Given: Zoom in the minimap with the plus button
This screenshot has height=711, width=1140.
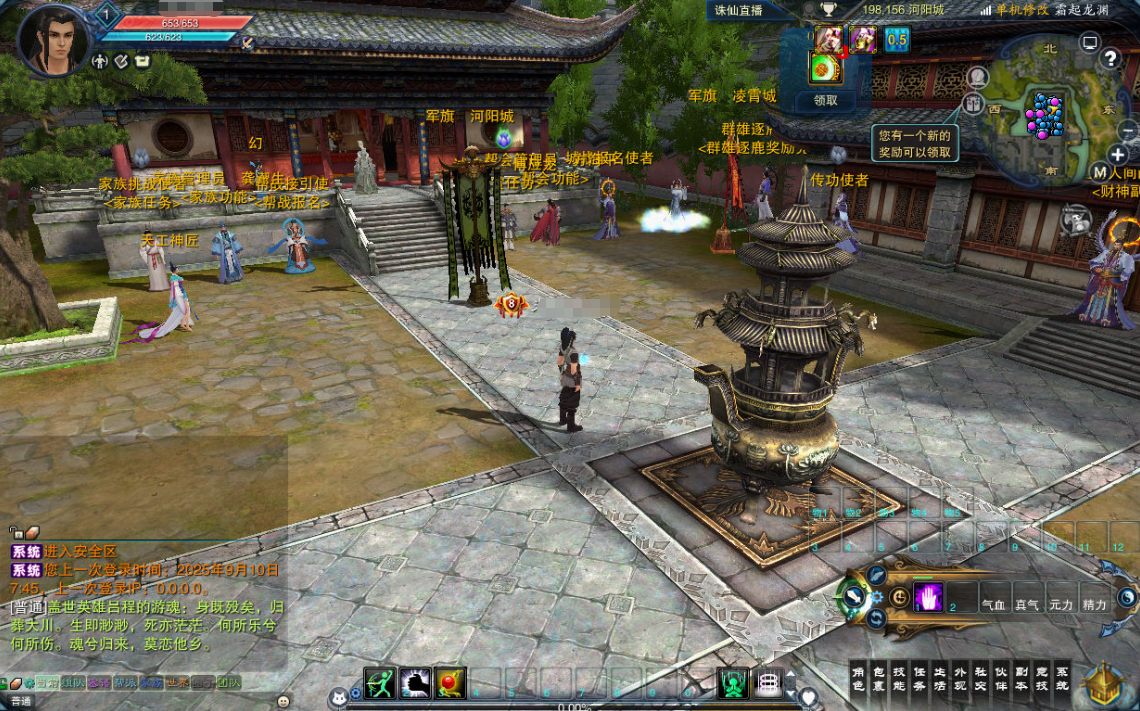Looking at the screenshot, I should coord(1118,155).
